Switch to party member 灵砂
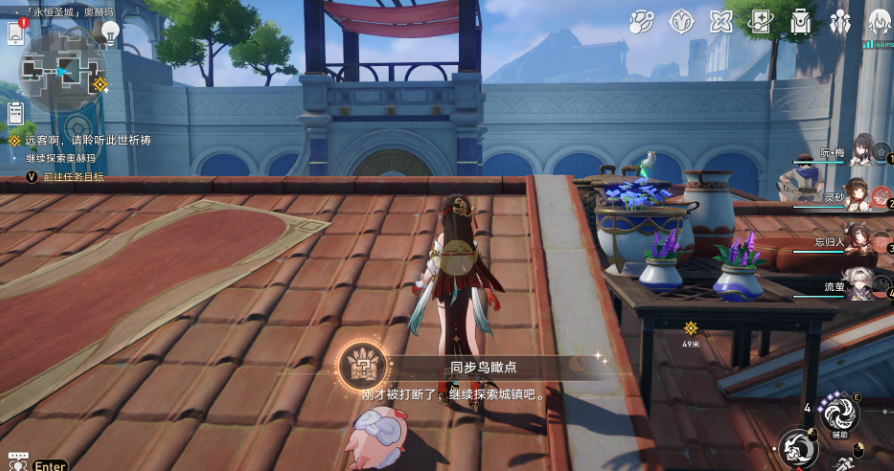This screenshot has width=894, height=471. pos(858,196)
